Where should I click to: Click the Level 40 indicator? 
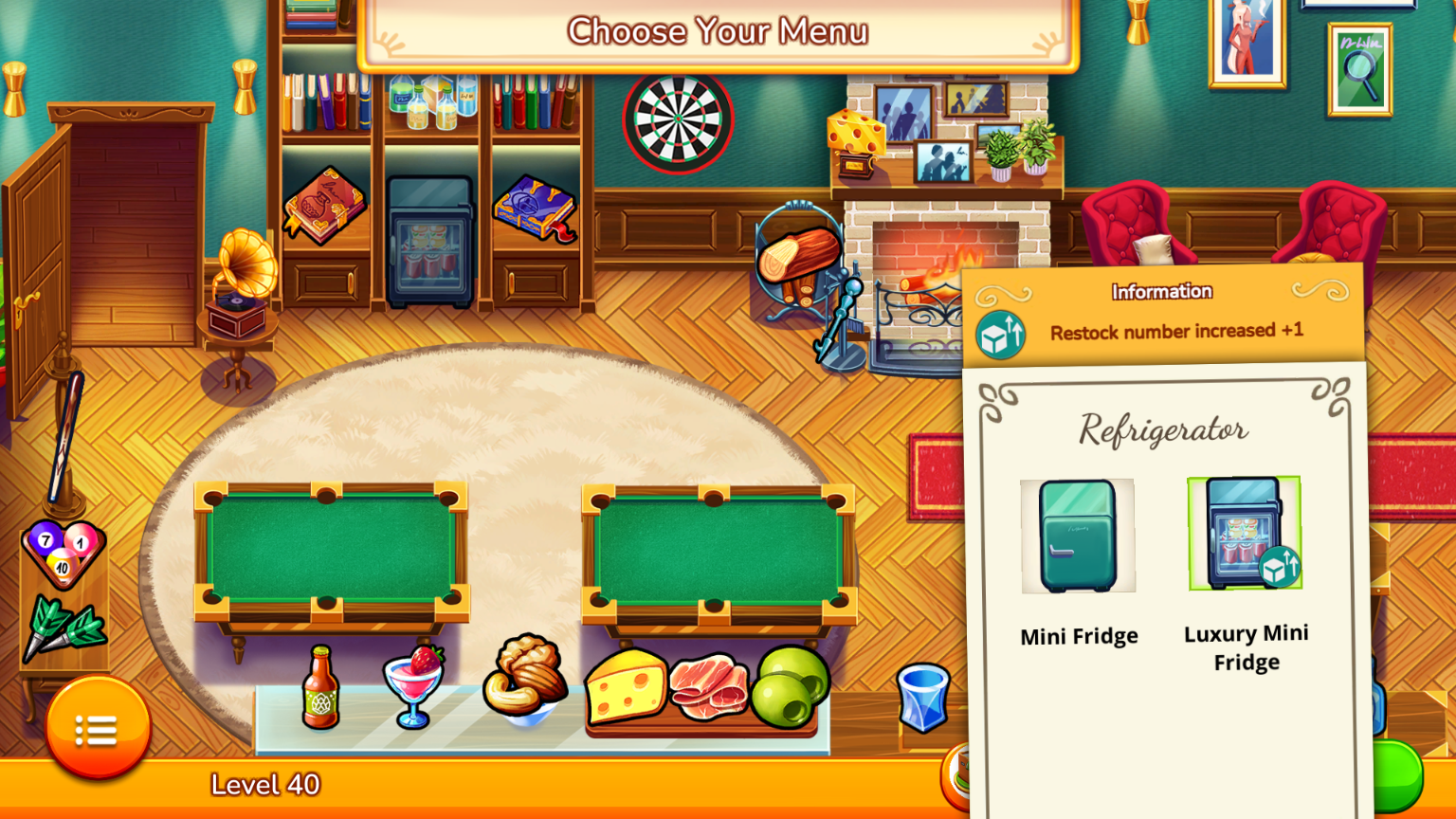pyautogui.click(x=266, y=786)
